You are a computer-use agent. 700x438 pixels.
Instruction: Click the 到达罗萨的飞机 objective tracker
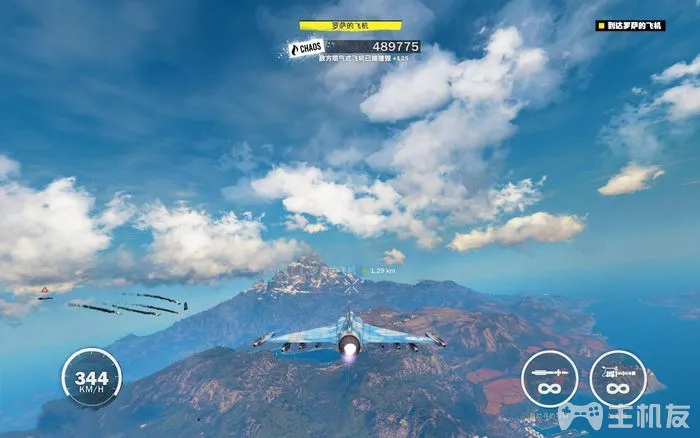point(630,26)
